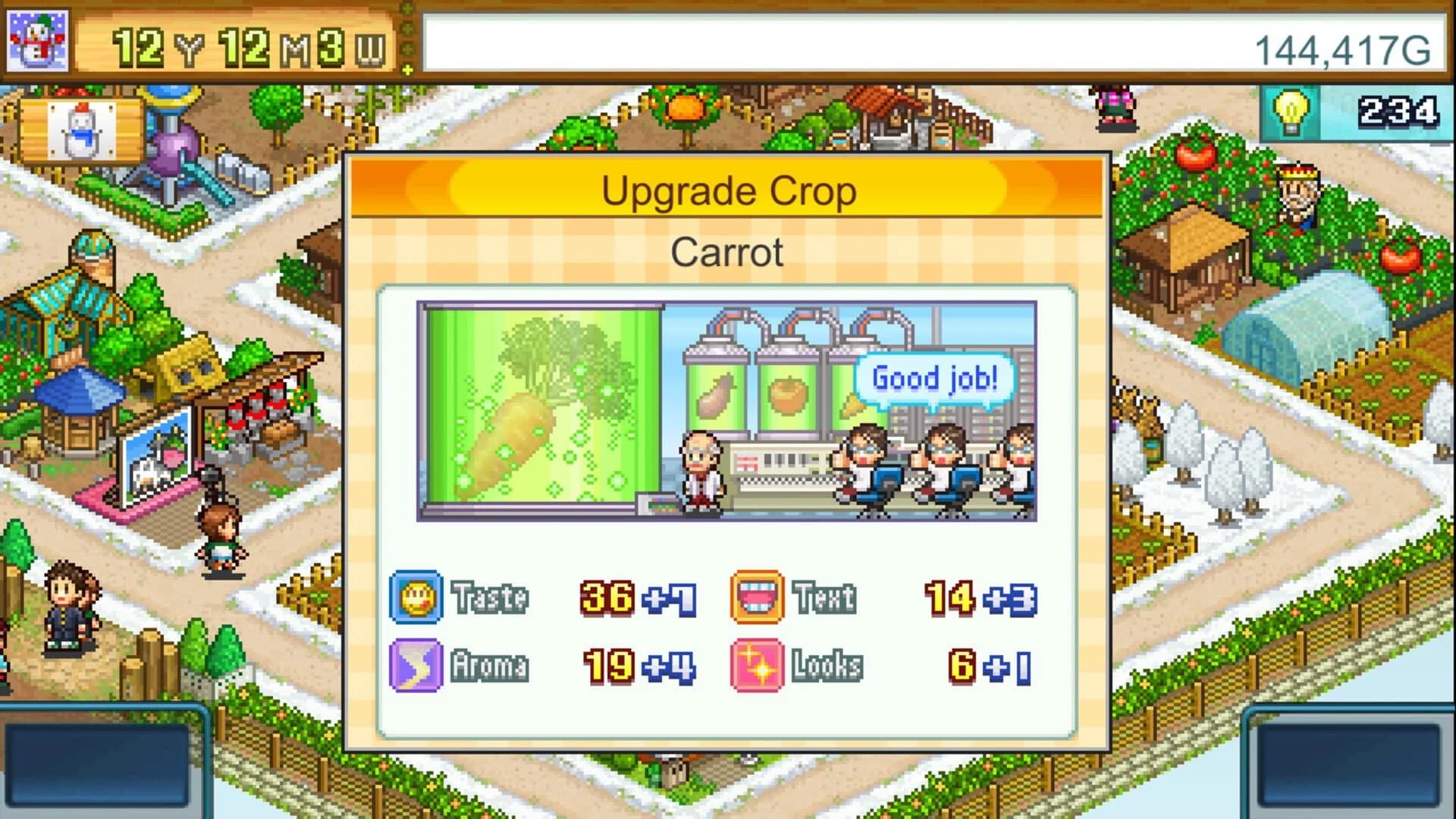This screenshot has height=819, width=1456.
Task: Select the scientist character at the machine
Action: 702,470
